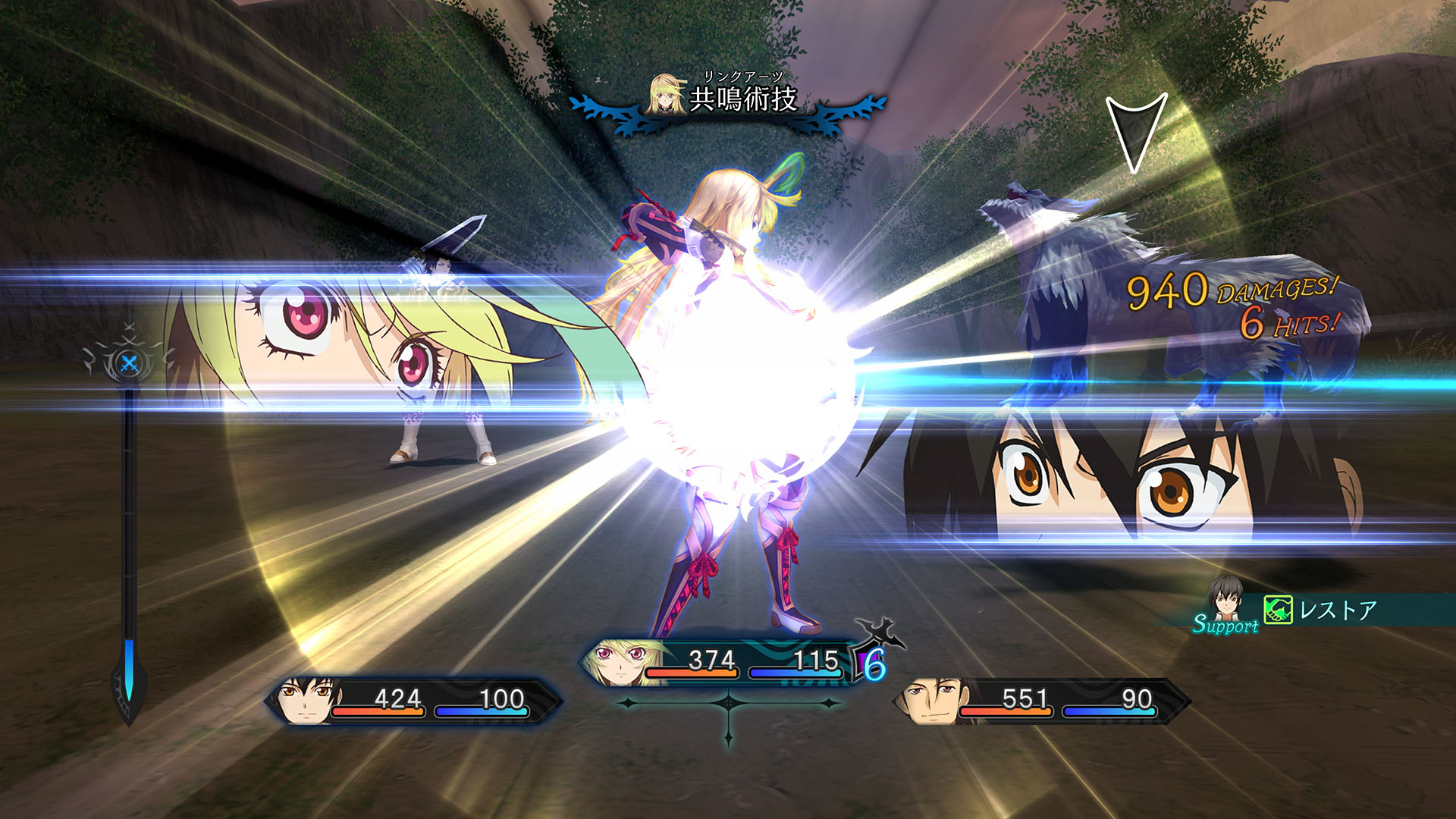Select Milla's portrait in the party status panel

coord(620,664)
